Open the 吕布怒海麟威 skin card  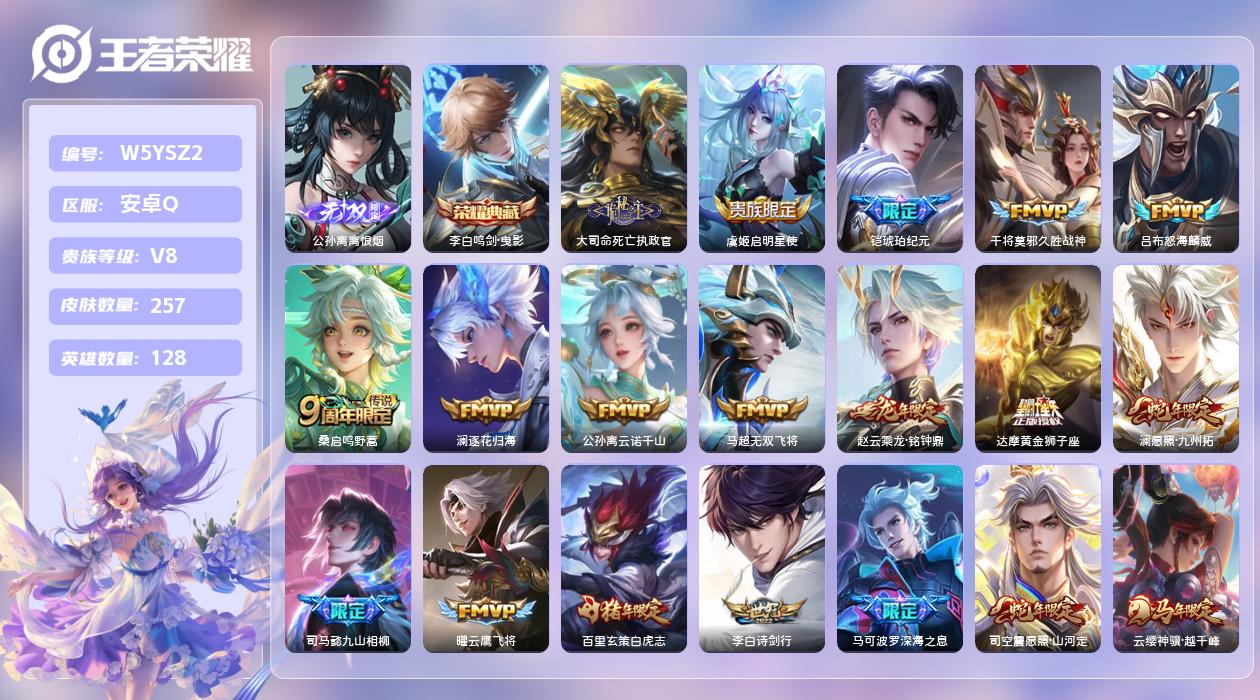click(1176, 158)
